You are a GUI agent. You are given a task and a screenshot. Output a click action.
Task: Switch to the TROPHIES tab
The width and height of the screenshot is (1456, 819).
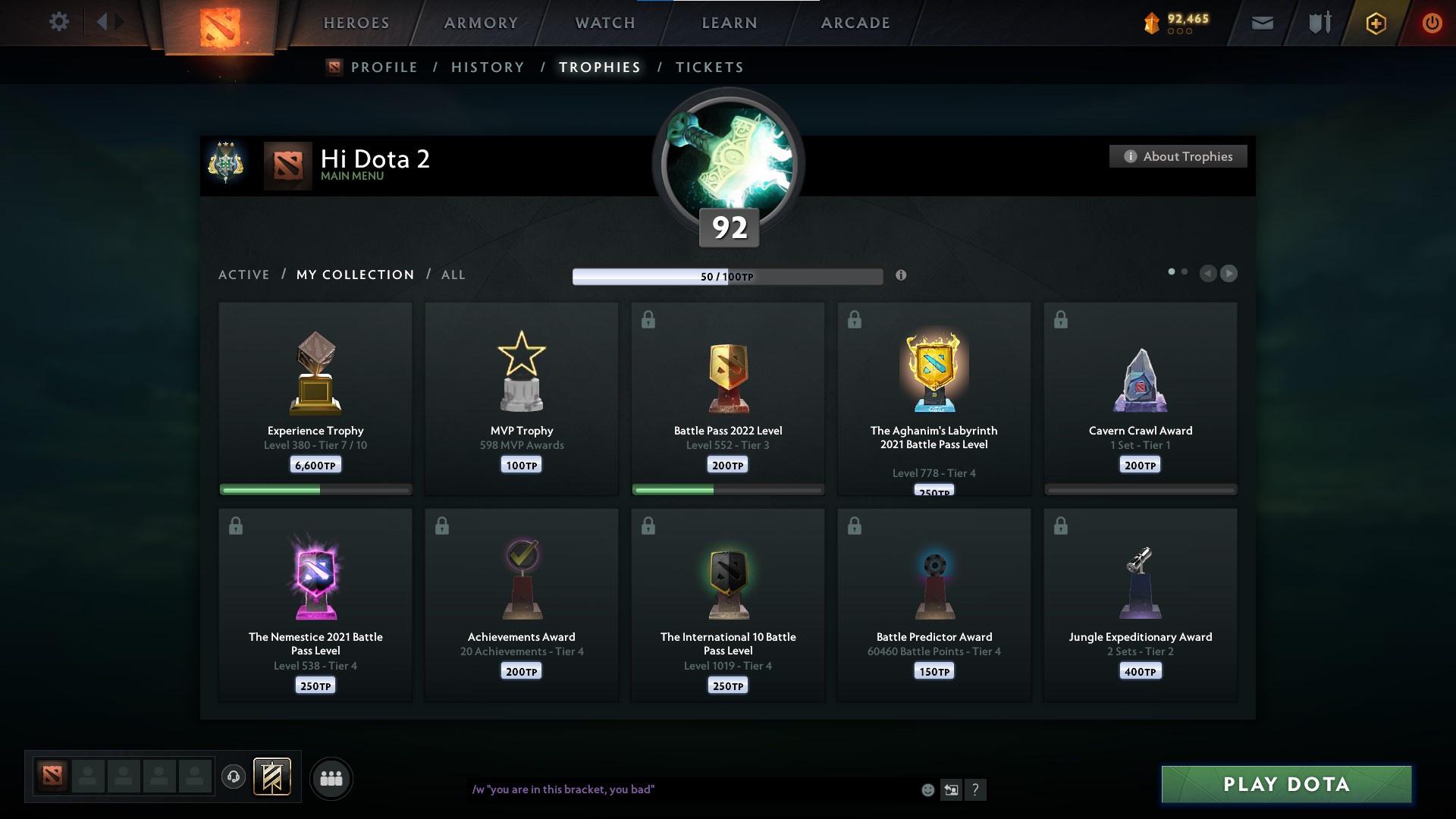point(599,67)
